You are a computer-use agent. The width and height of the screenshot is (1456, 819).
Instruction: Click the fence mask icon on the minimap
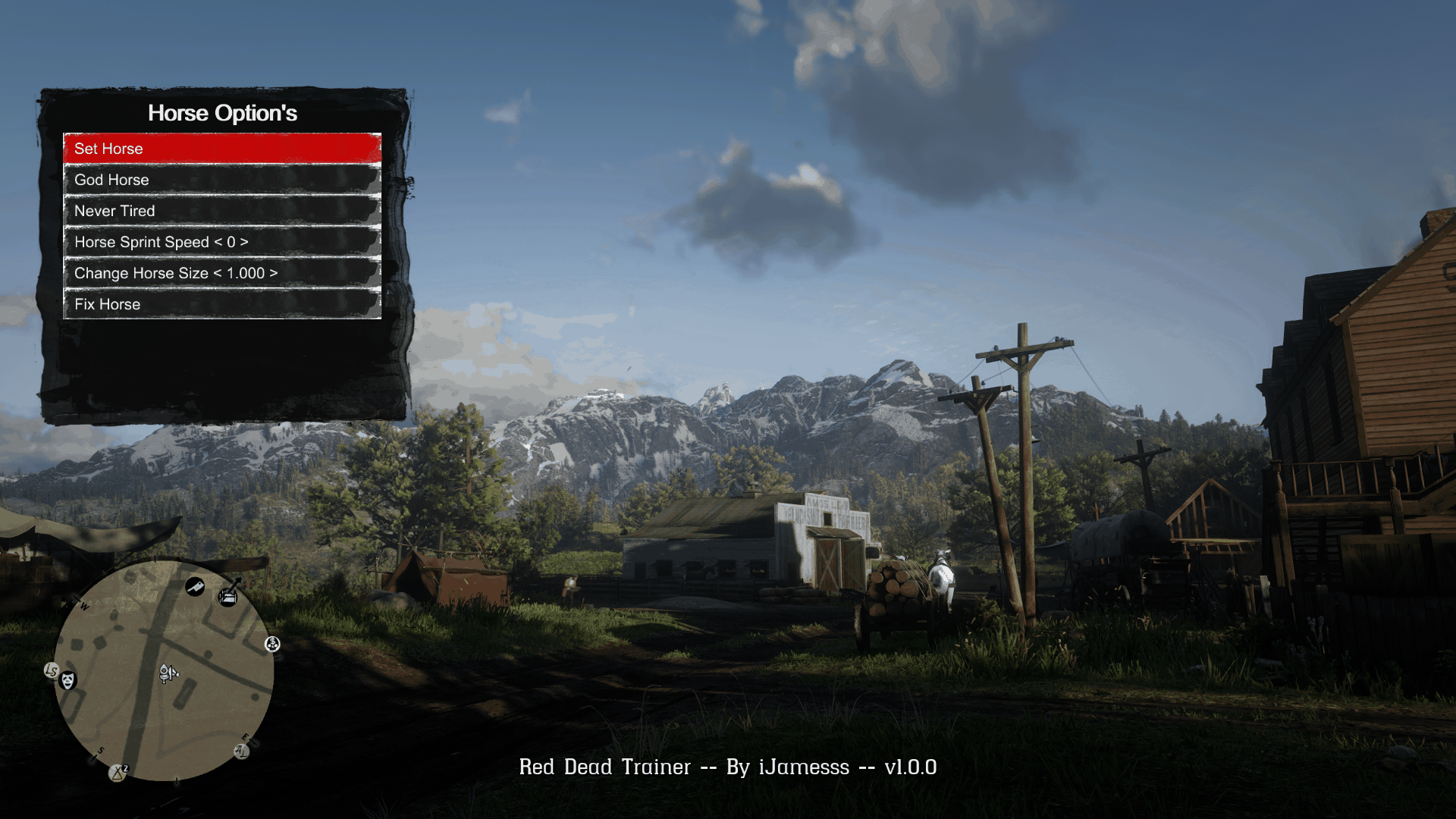pyautogui.click(x=67, y=680)
